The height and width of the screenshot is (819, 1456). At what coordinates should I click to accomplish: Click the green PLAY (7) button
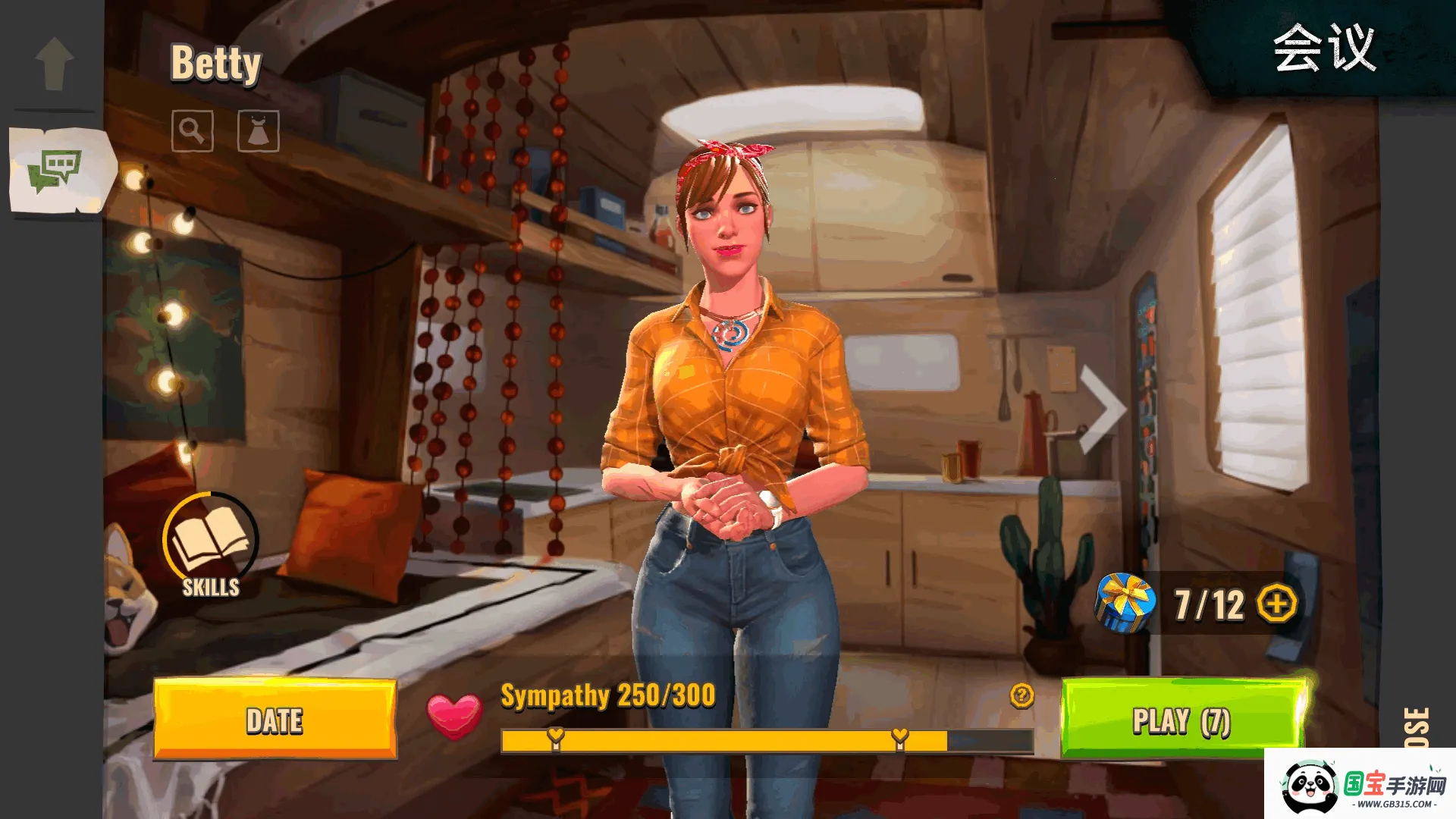point(1181,719)
